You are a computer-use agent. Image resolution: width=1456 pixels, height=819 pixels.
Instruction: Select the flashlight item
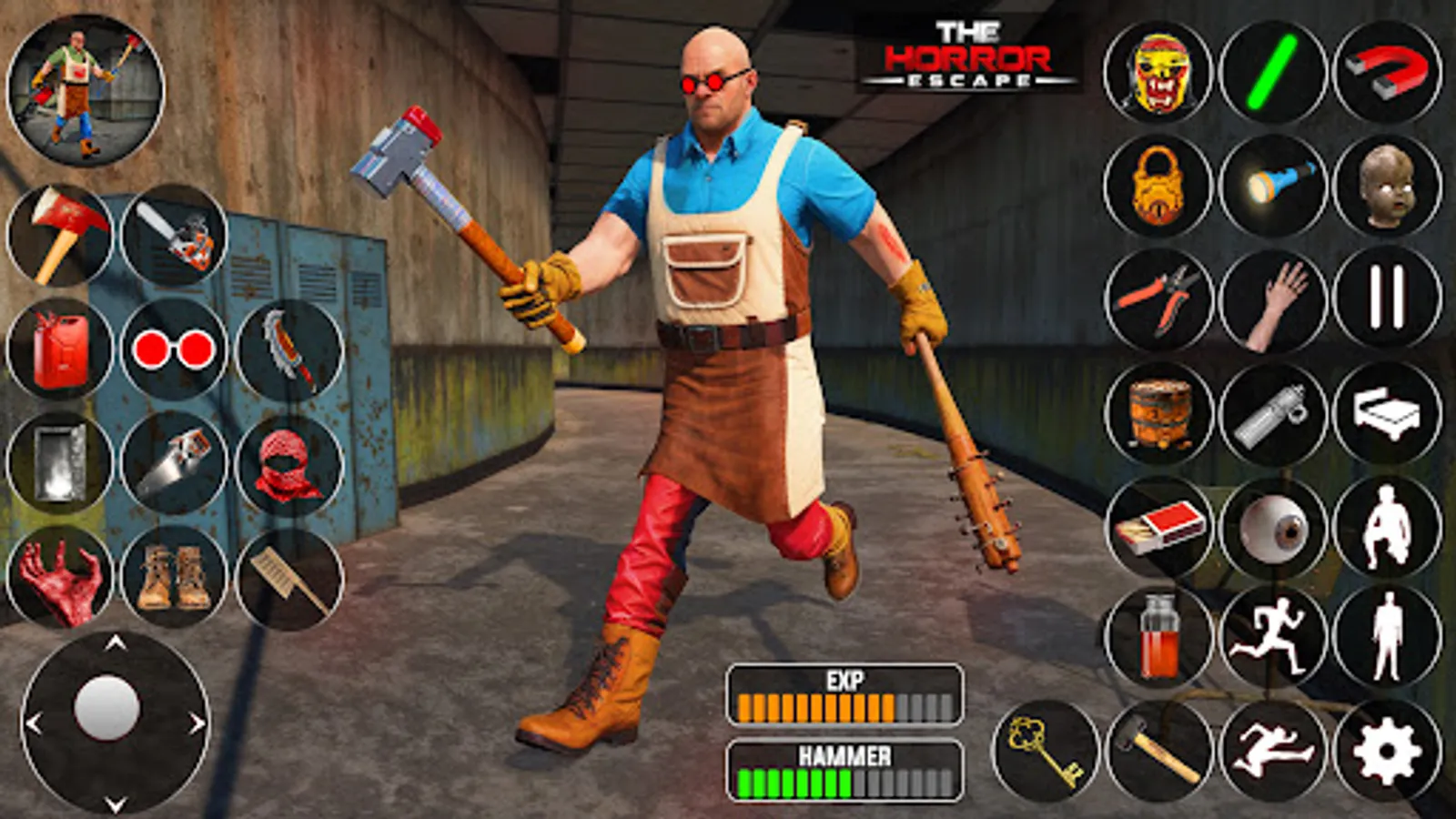(x=1276, y=182)
